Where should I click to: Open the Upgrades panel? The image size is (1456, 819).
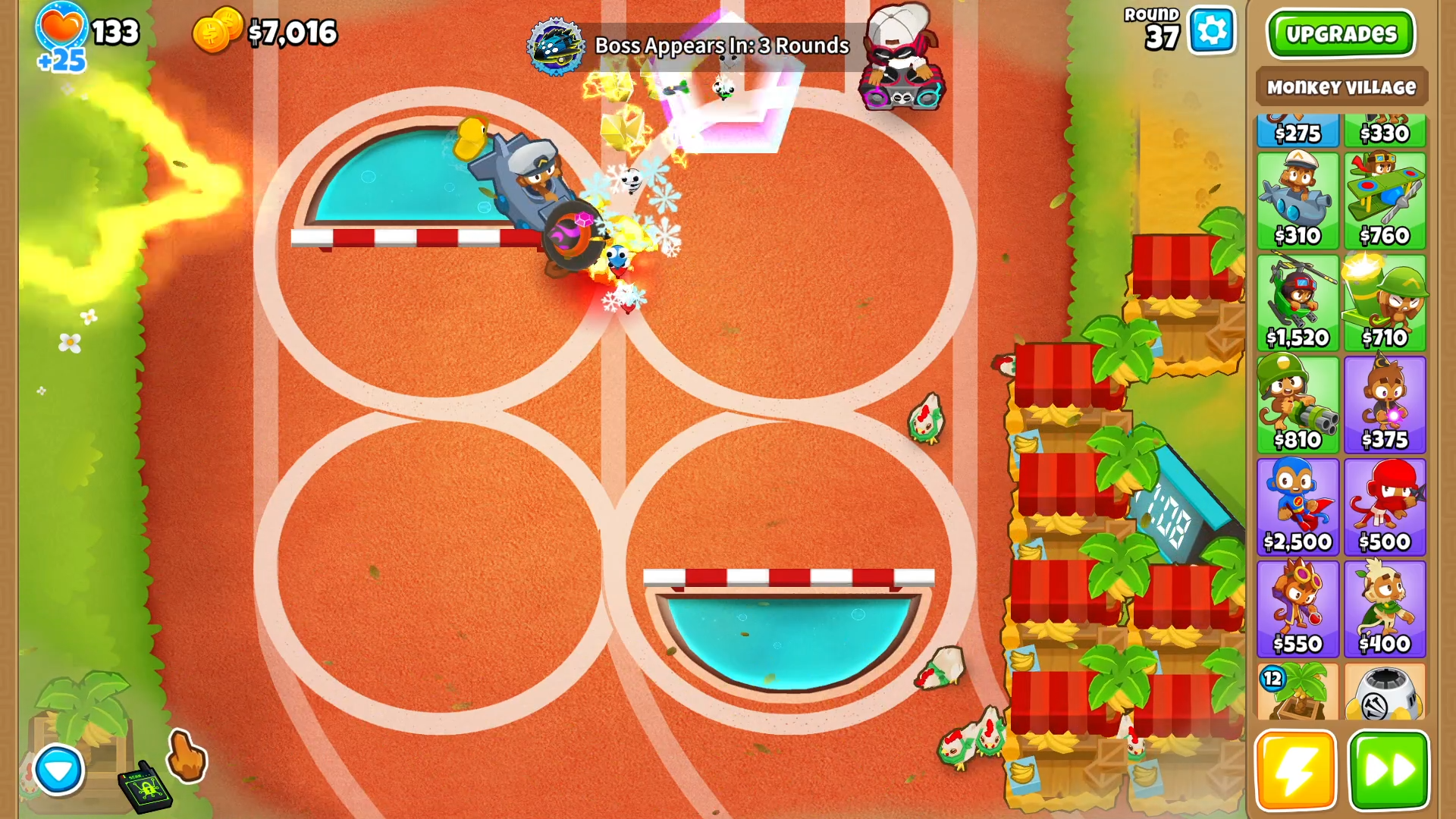point(1340,34)
